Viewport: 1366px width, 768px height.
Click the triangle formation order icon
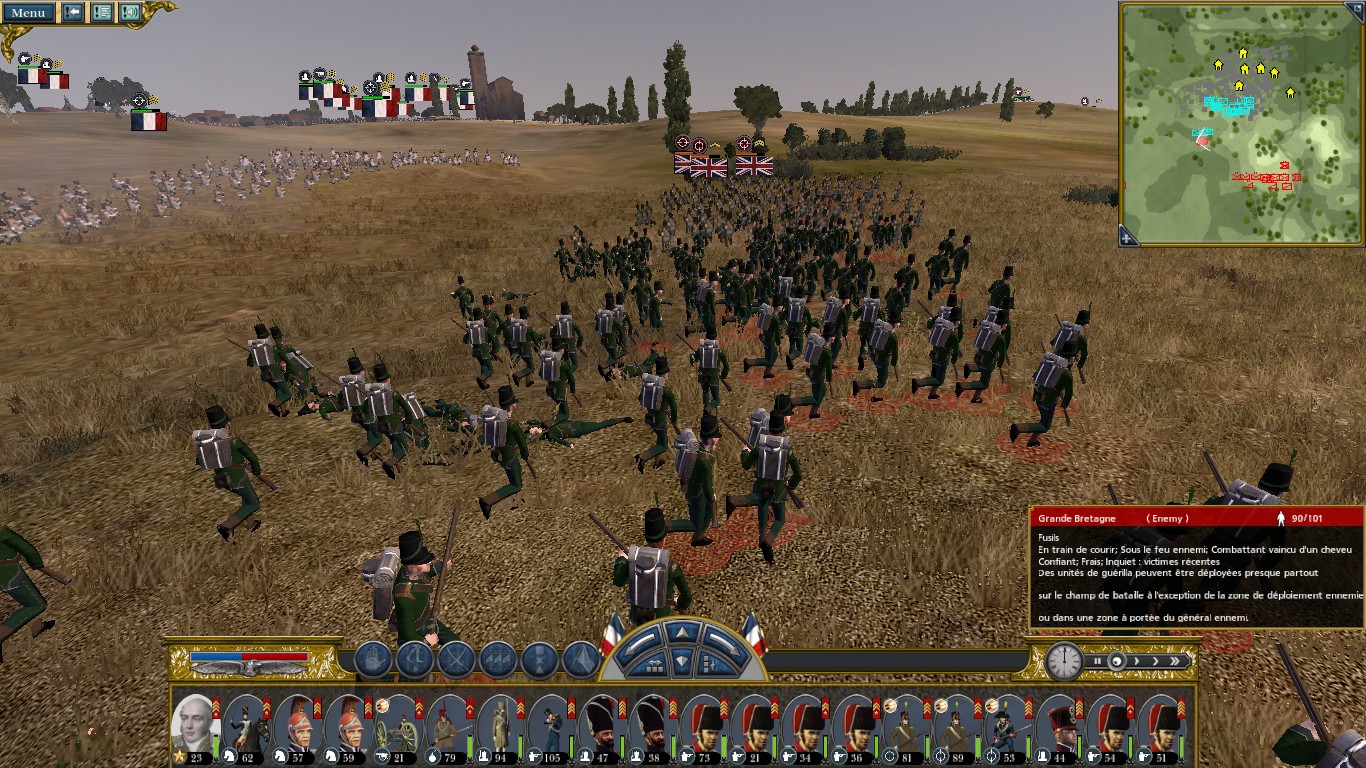point(581,660)
